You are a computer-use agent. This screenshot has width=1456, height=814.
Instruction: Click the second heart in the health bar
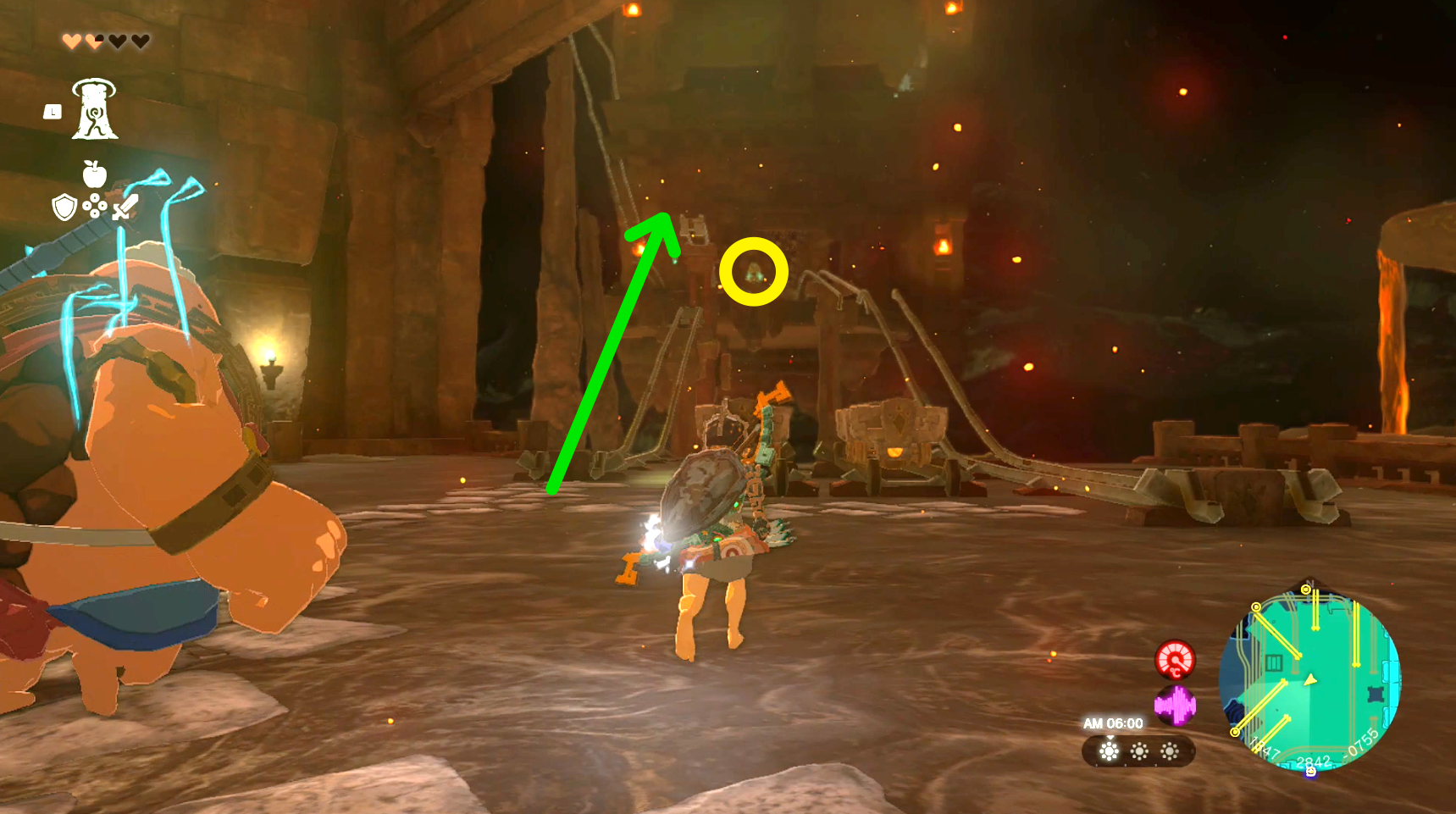pyautogui.click(x=93, y=40)
